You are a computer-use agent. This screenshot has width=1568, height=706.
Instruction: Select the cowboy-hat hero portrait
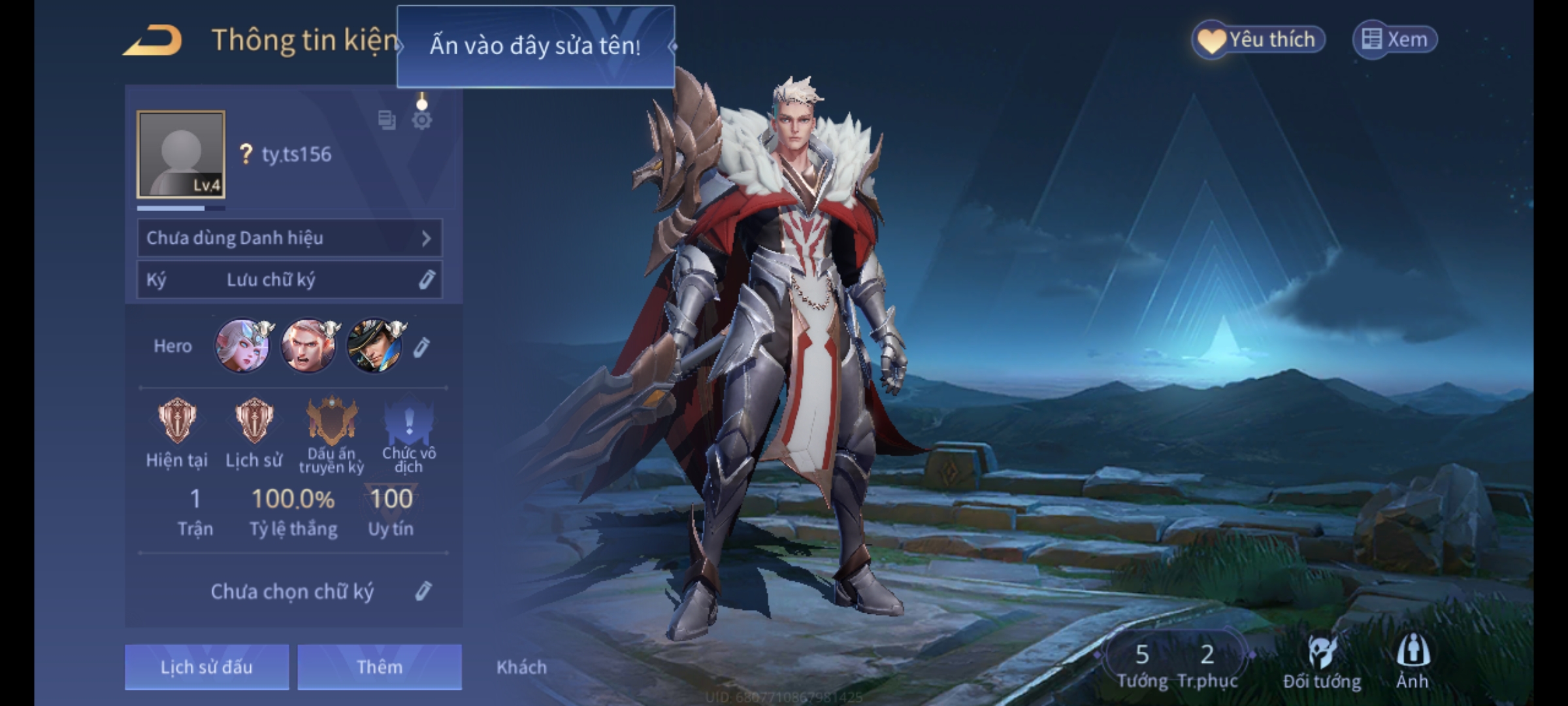click(x=374, y=346)
